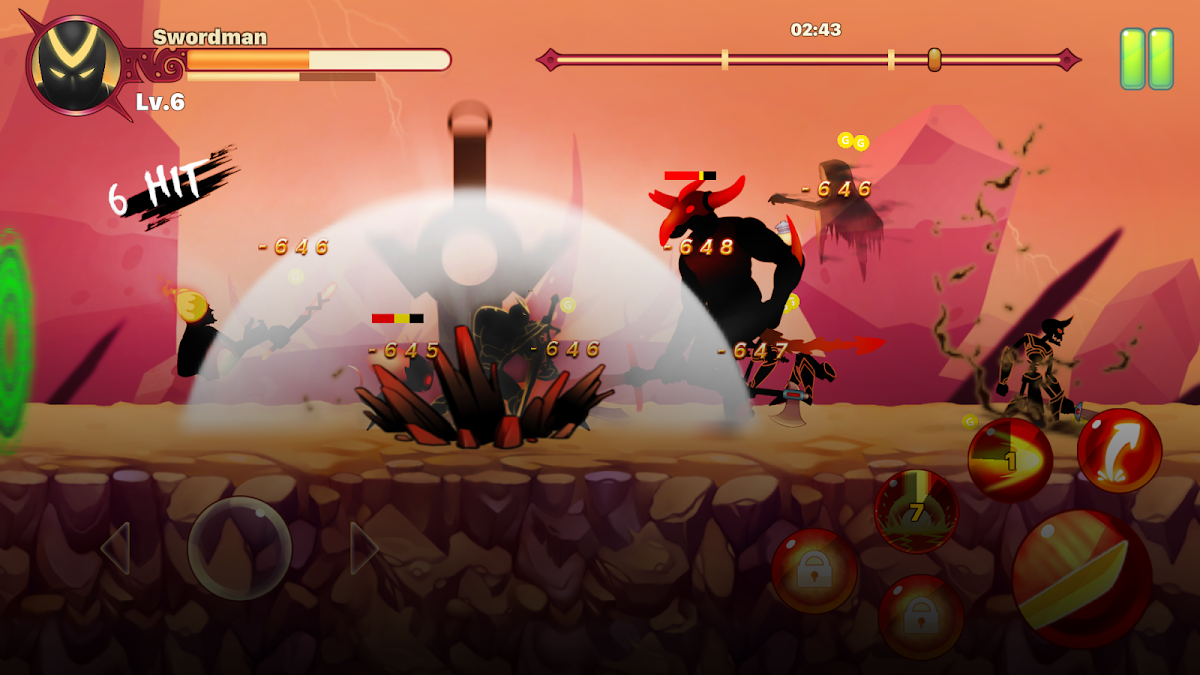Move right with the right arrow
This screenshot has height=675, width=1200.
coord(364,548)
